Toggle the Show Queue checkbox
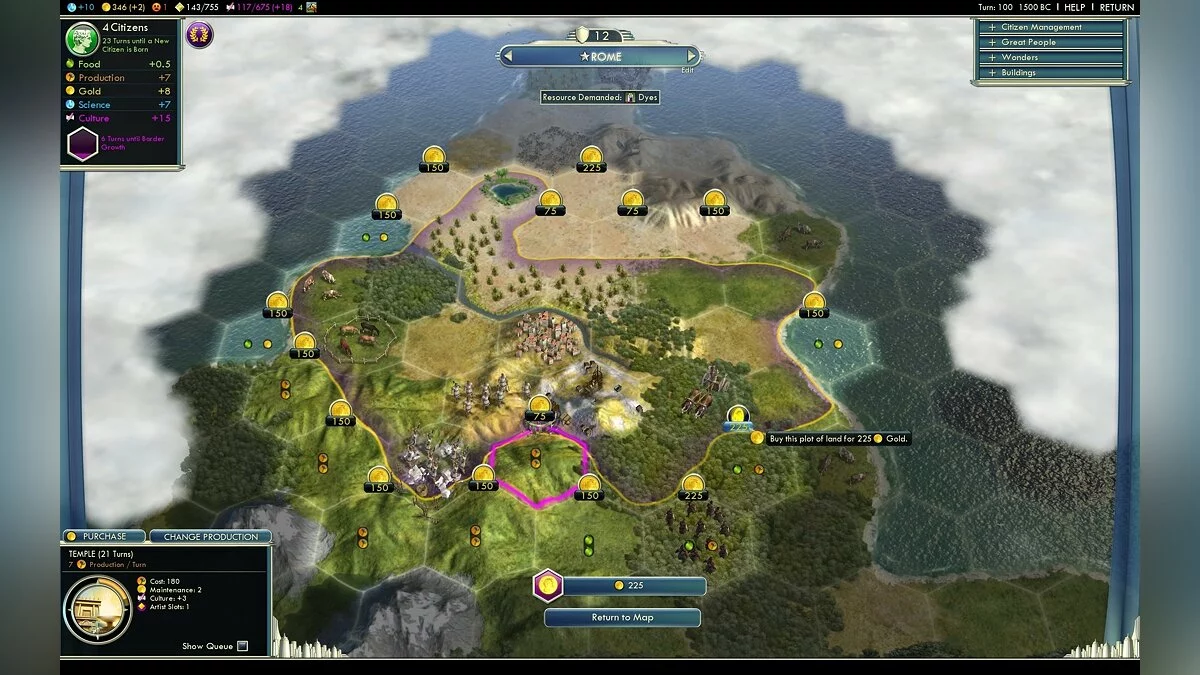Screen dimensions: 1200x675 tap(242, 646)
